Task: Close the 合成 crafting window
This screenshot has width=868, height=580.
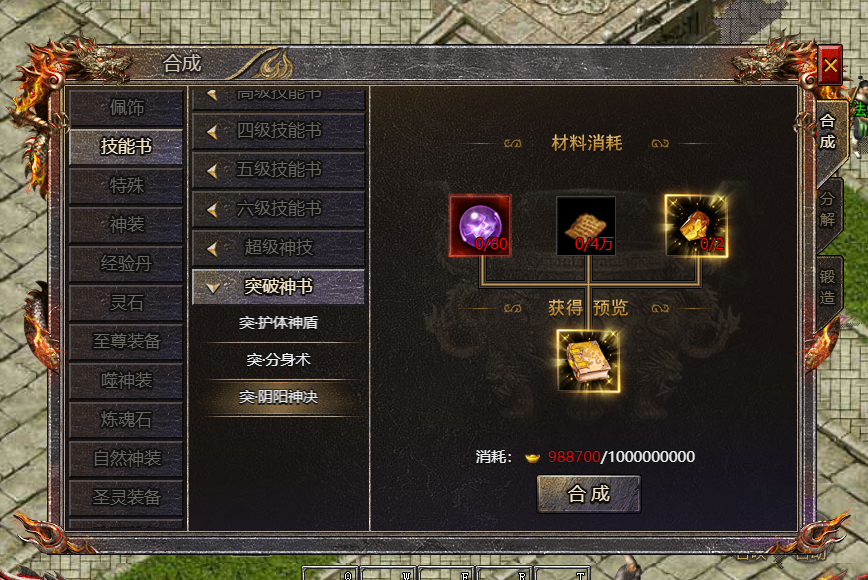Action: point(830,65)
